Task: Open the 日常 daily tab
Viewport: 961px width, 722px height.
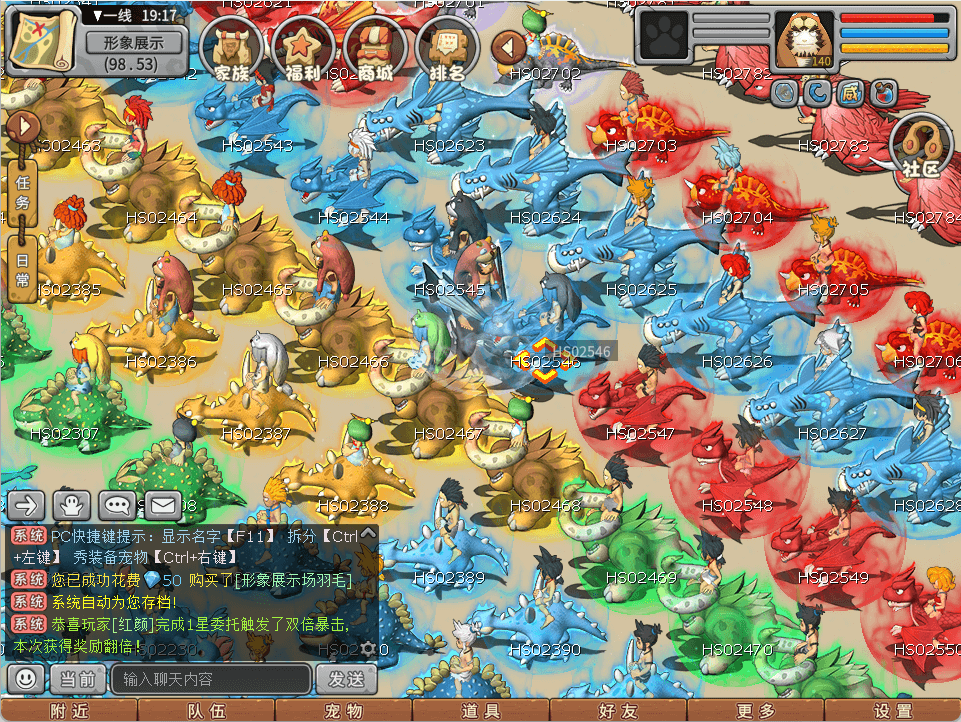Action: [22, 268]
